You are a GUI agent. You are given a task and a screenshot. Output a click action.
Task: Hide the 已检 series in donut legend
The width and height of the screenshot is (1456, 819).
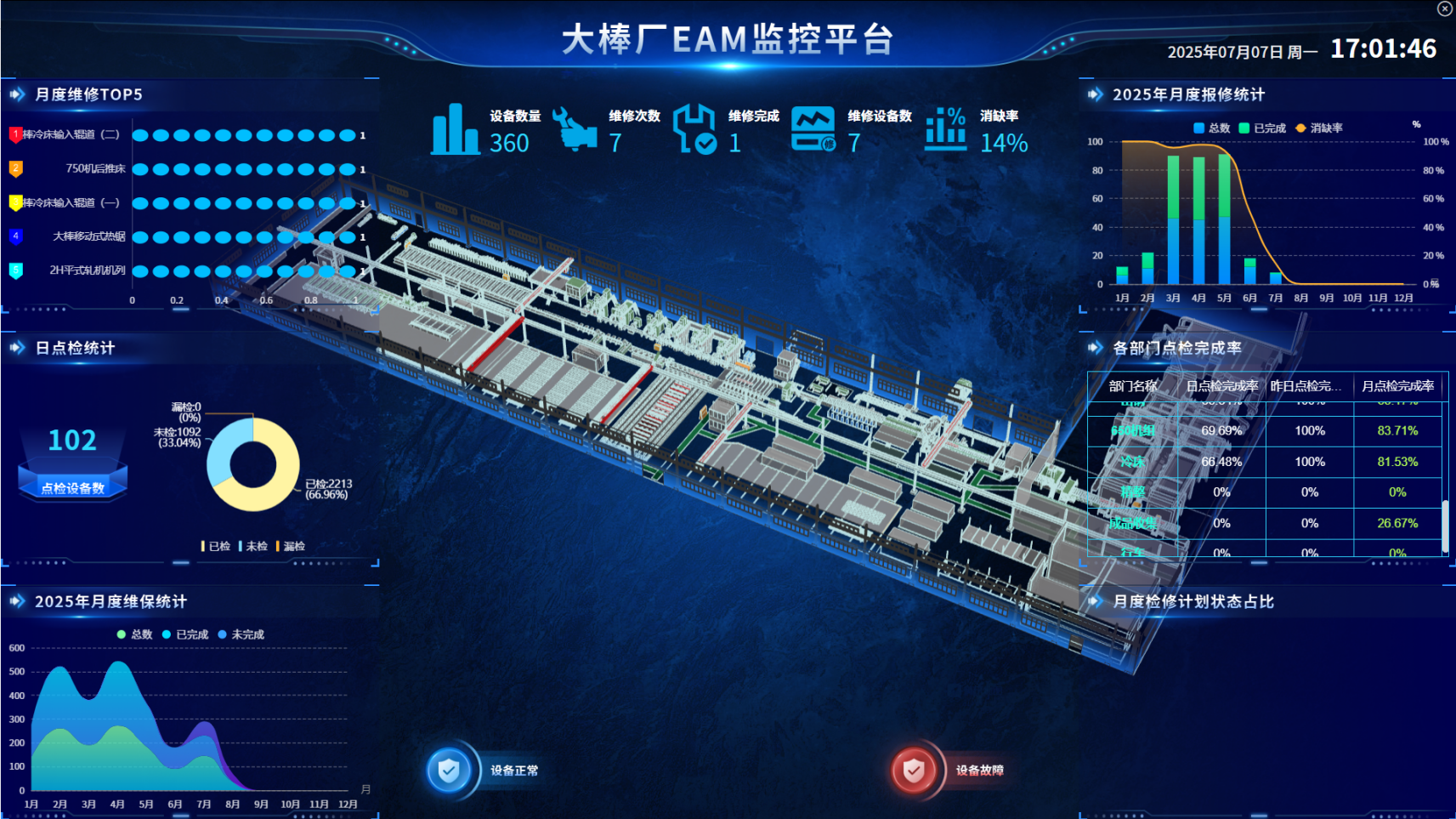click(216, 546)
